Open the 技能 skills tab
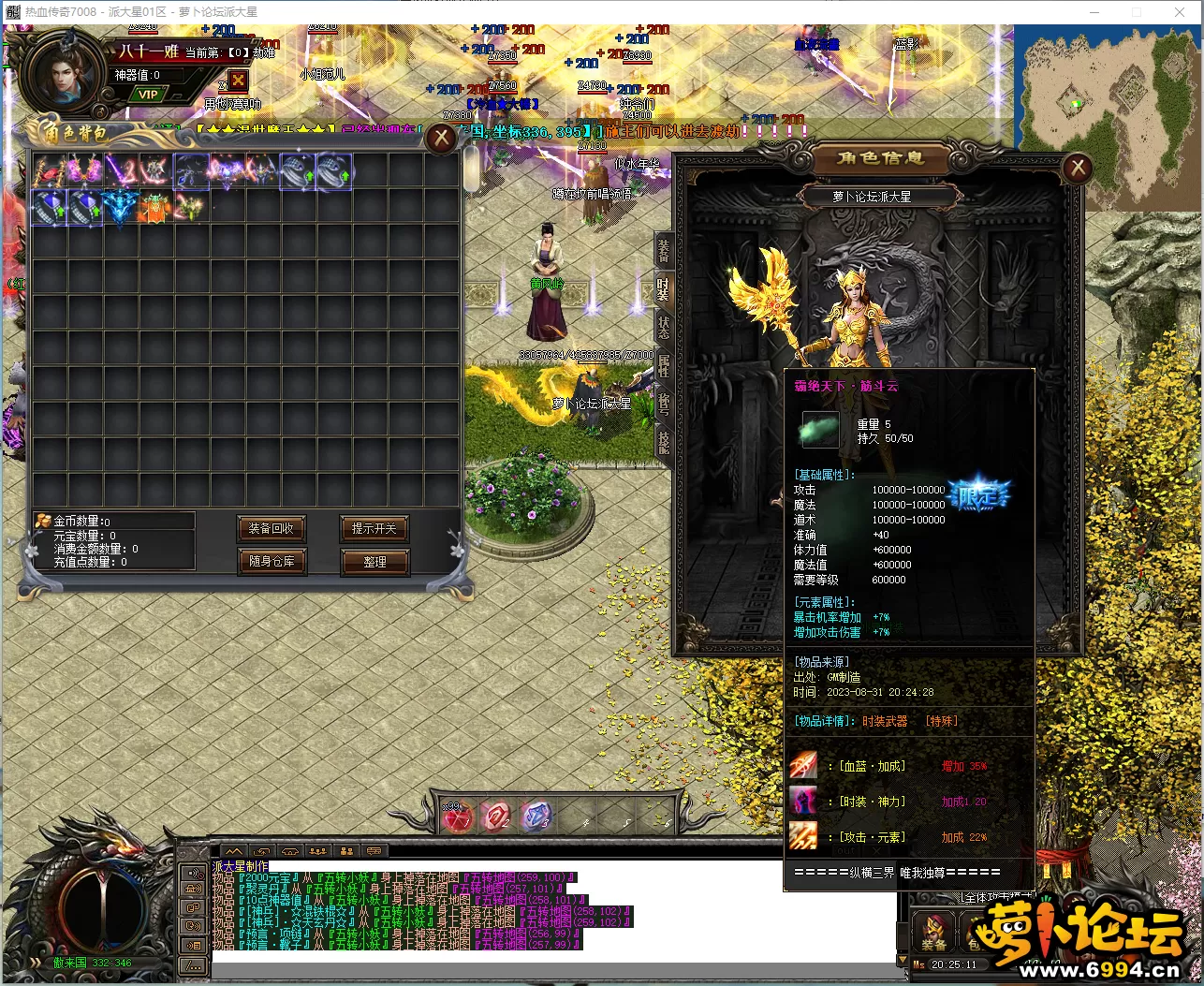1204x986 pixels. click(663, 441)
